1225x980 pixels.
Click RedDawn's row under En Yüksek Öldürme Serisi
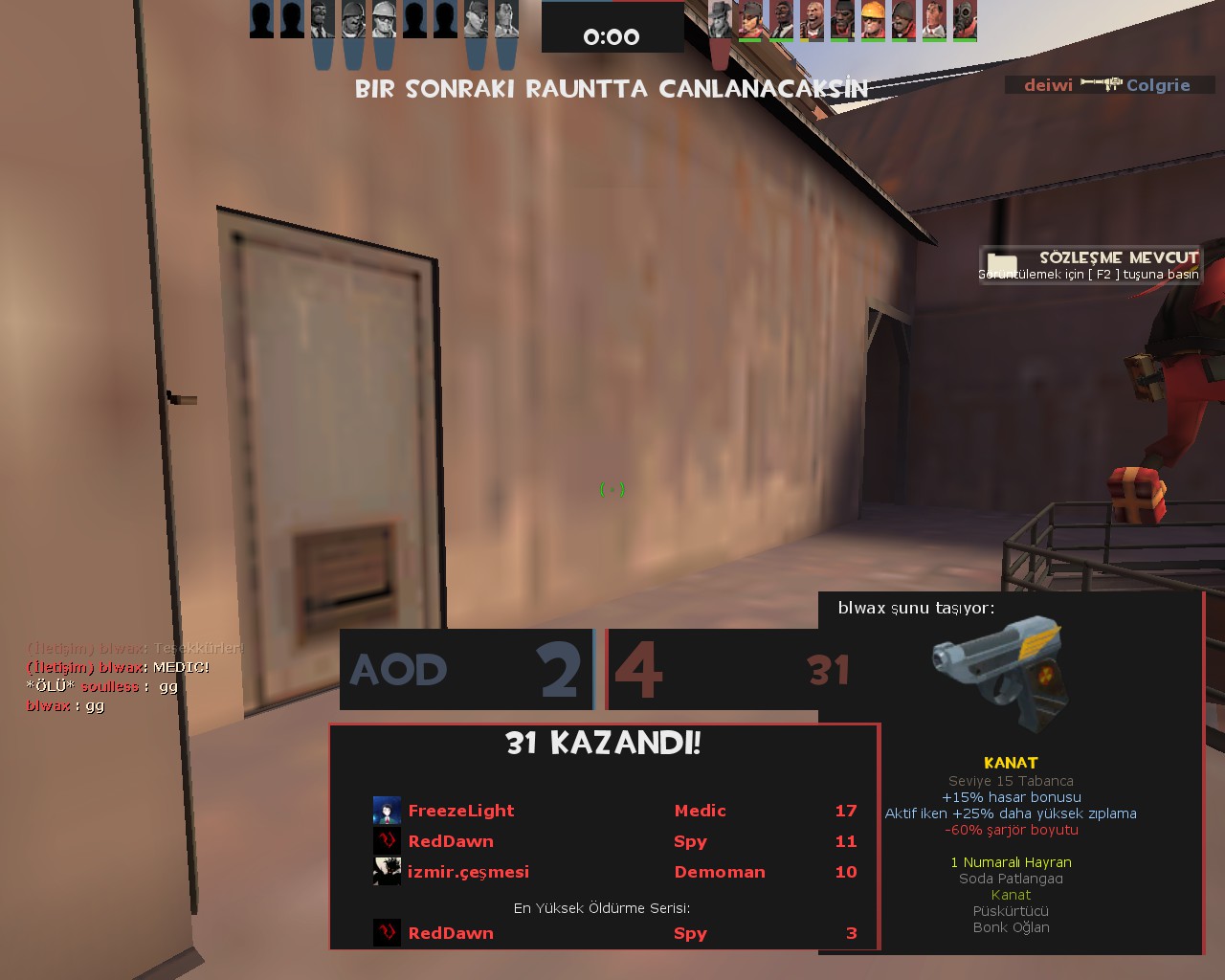click(x=612, y=933)
